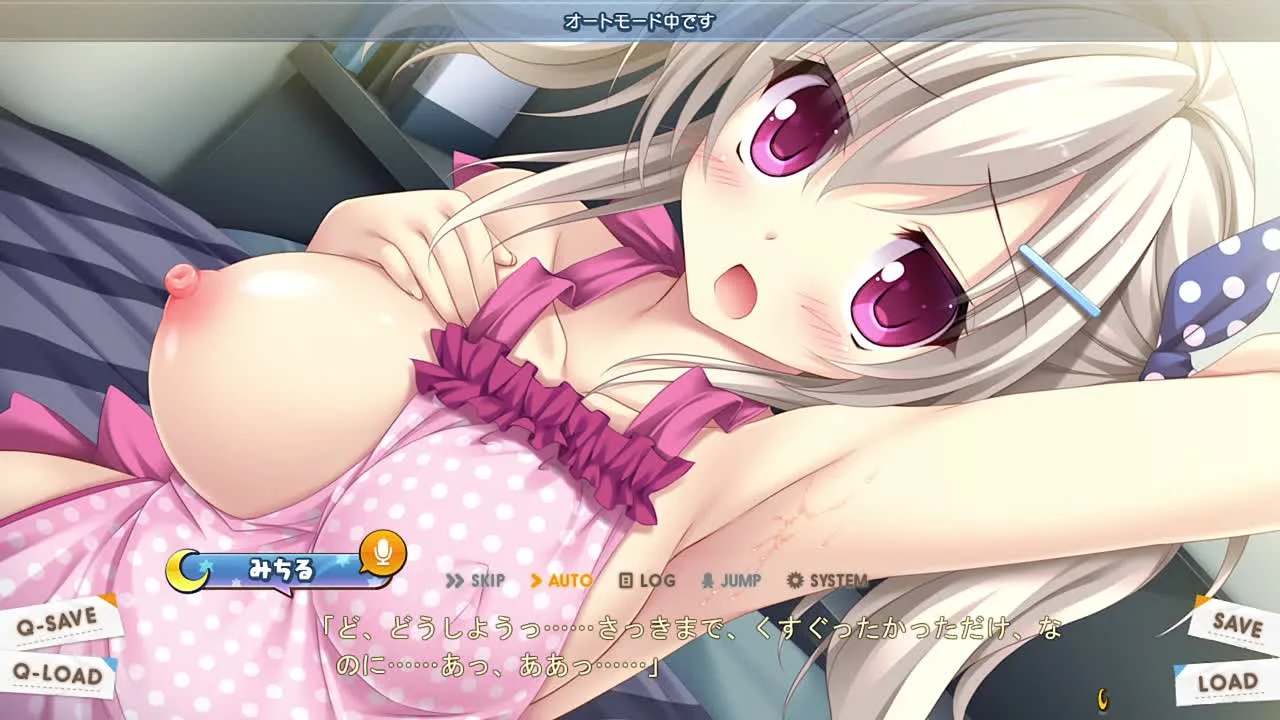Open the LOAD screen

[x=1226, y=683]
